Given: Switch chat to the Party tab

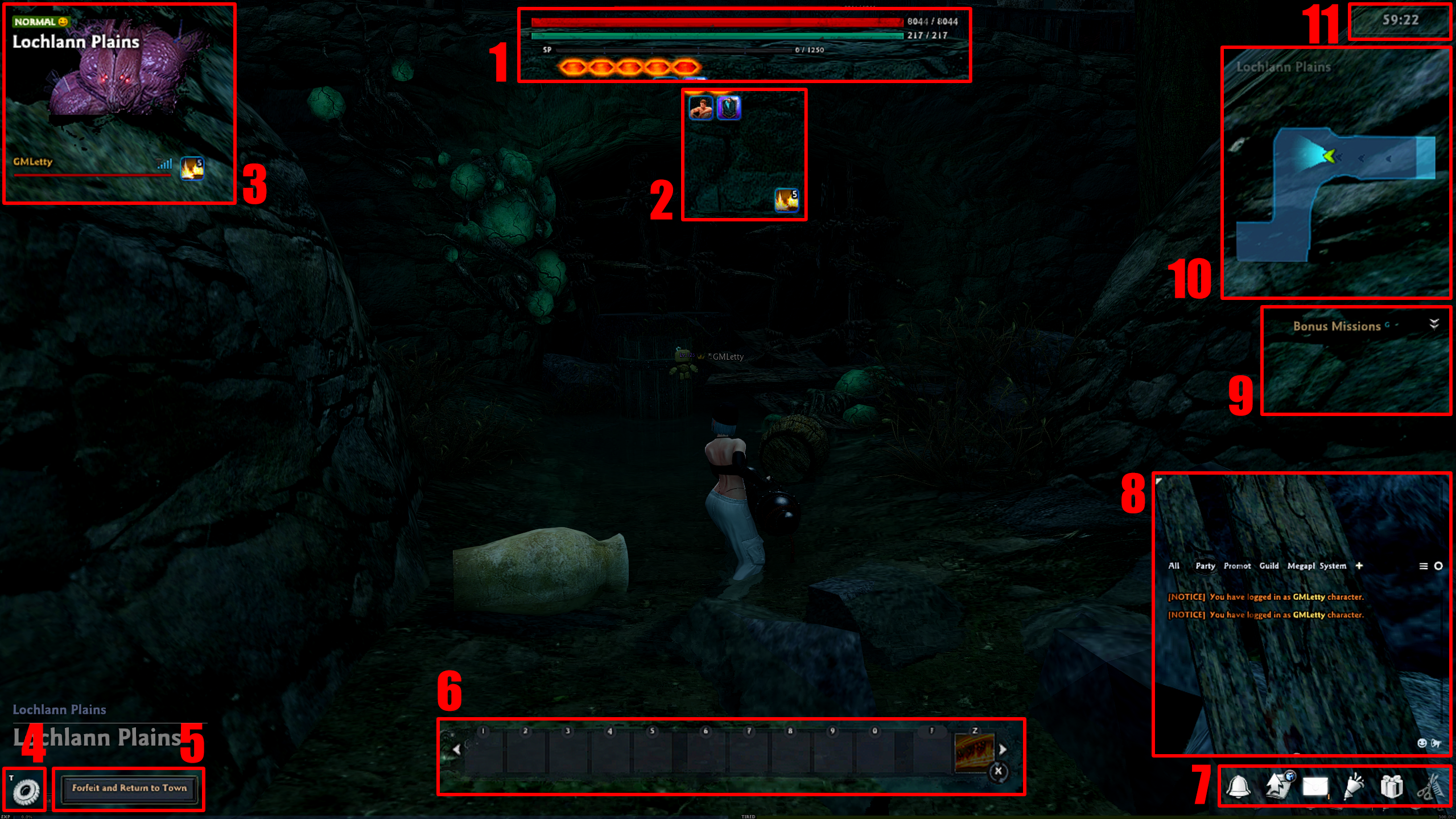Looking at the screenshot, I should [1205, 566].
